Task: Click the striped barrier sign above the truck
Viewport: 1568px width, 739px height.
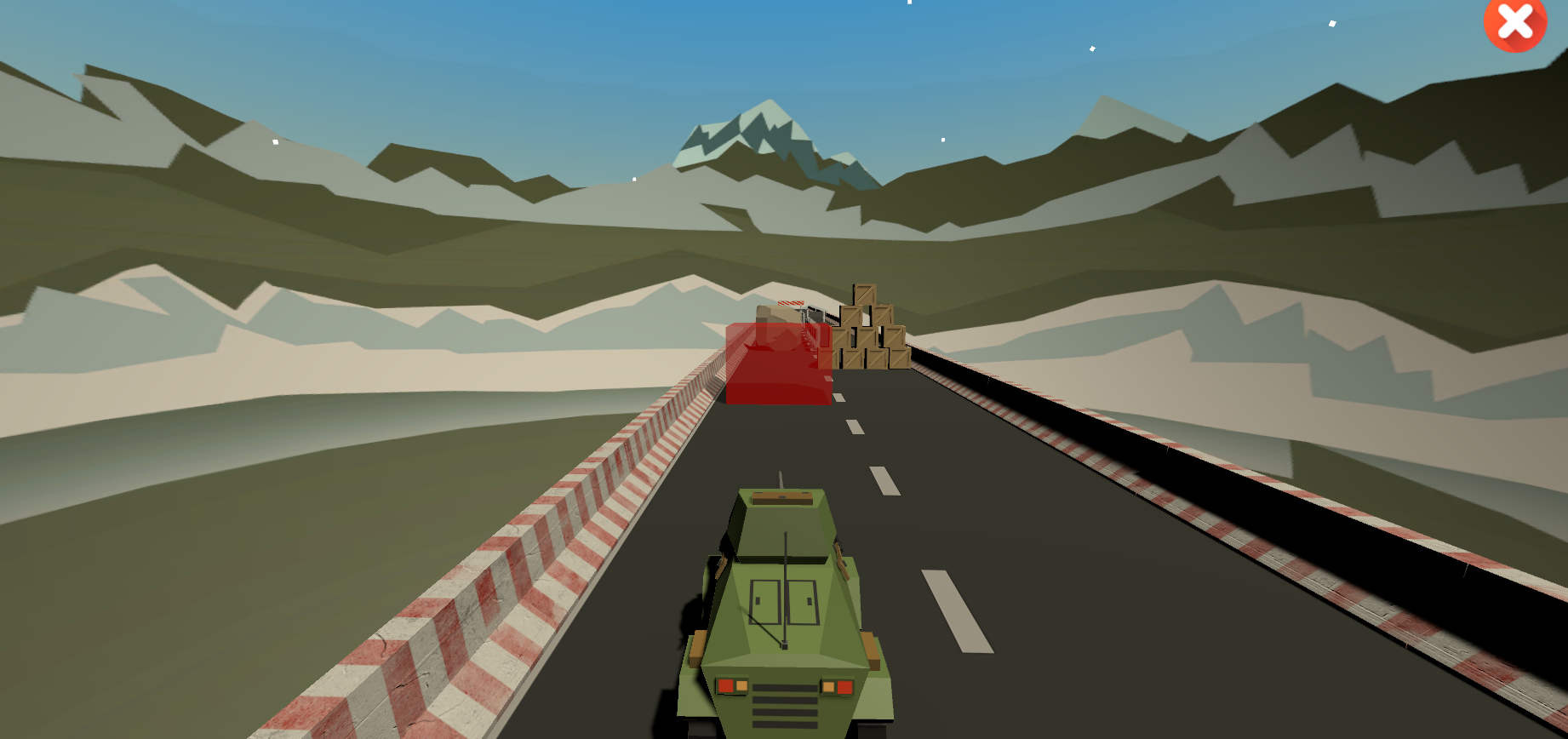Action: click(791, 303)
